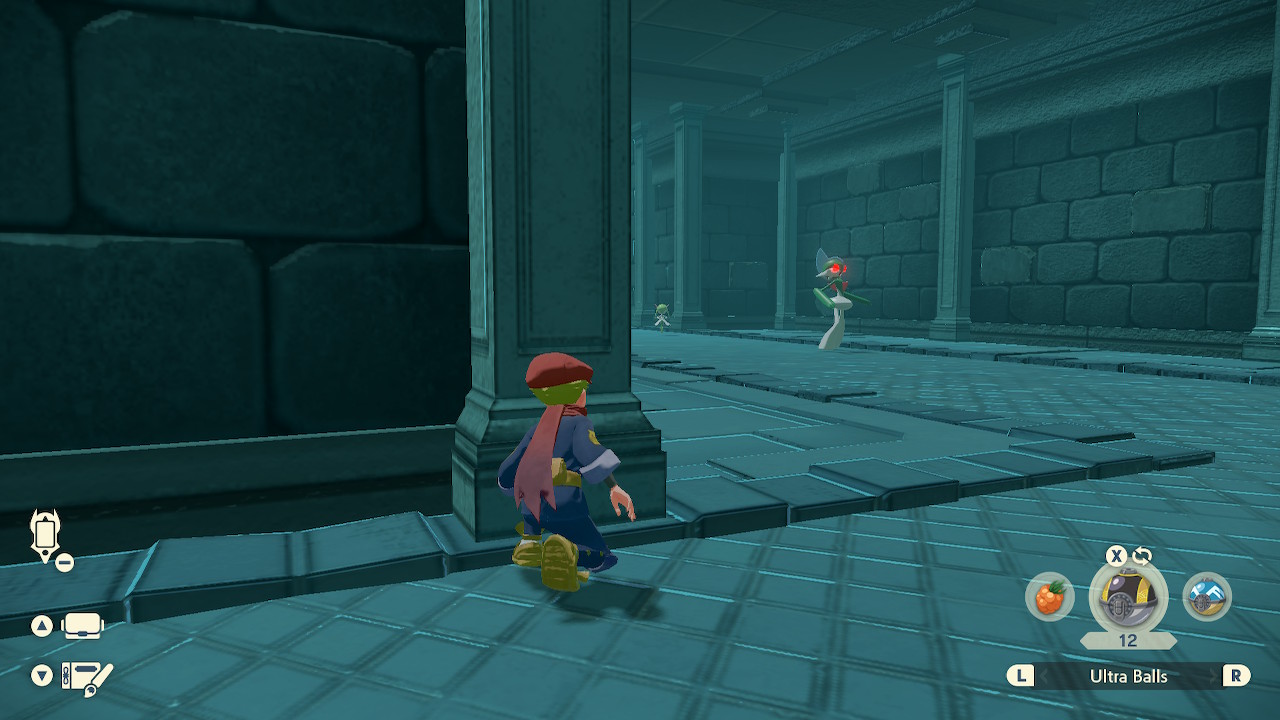Open the satchel bag icon
This screenshot has height=720, width=1280.
pyautogui.click(x=83, y=627)
